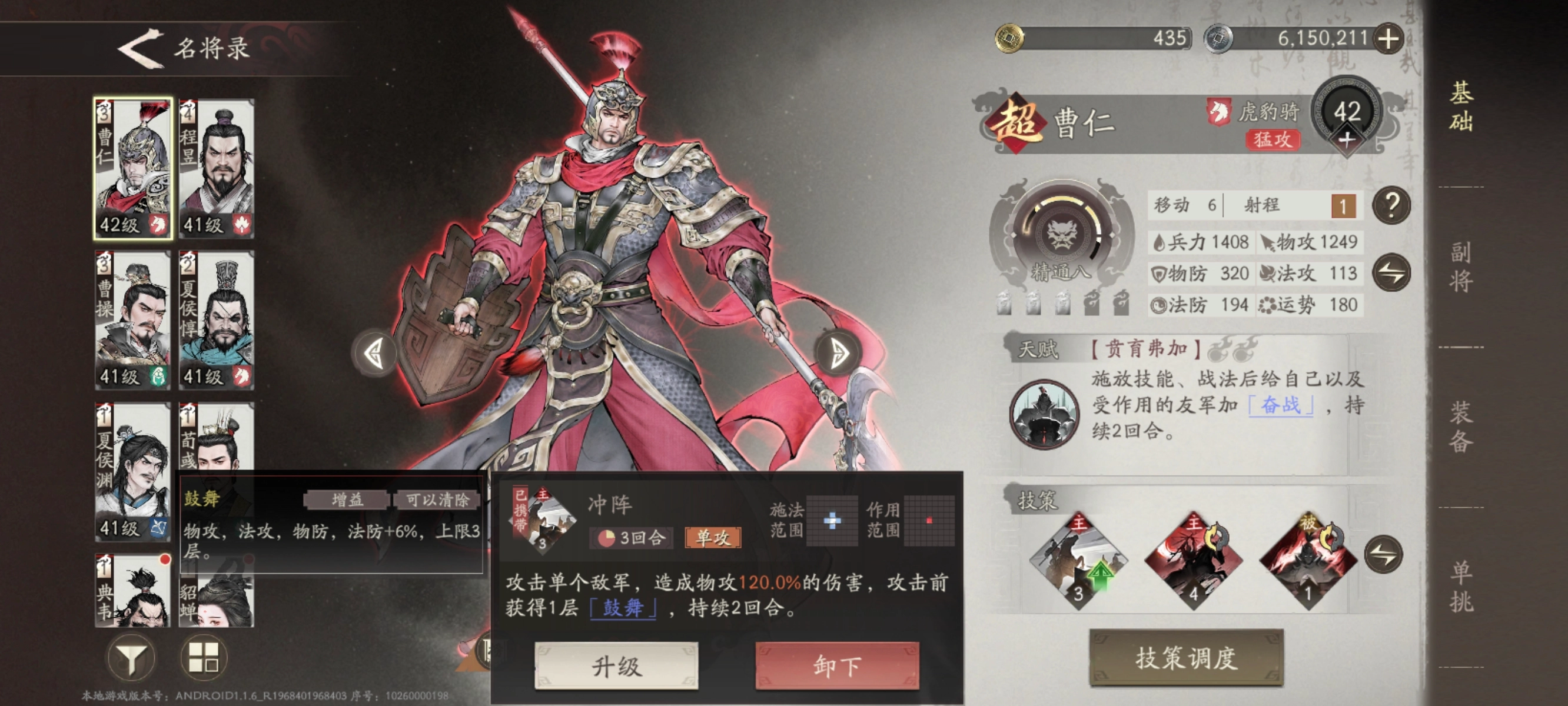Pick the 夏侯惇 general card
This screenshot has height=706, width=1568.
tap(217, 320)
